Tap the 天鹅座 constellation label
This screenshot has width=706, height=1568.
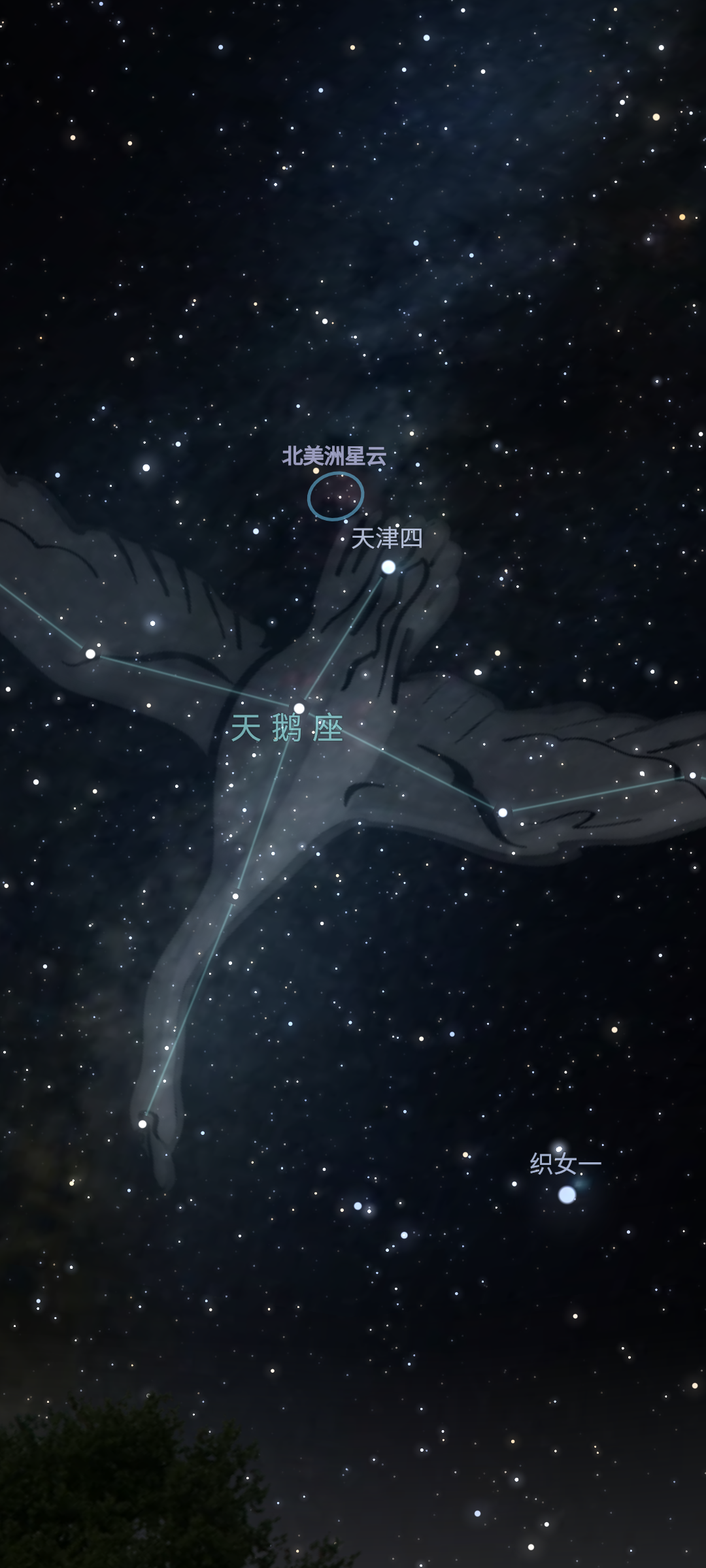click(287, 728)
